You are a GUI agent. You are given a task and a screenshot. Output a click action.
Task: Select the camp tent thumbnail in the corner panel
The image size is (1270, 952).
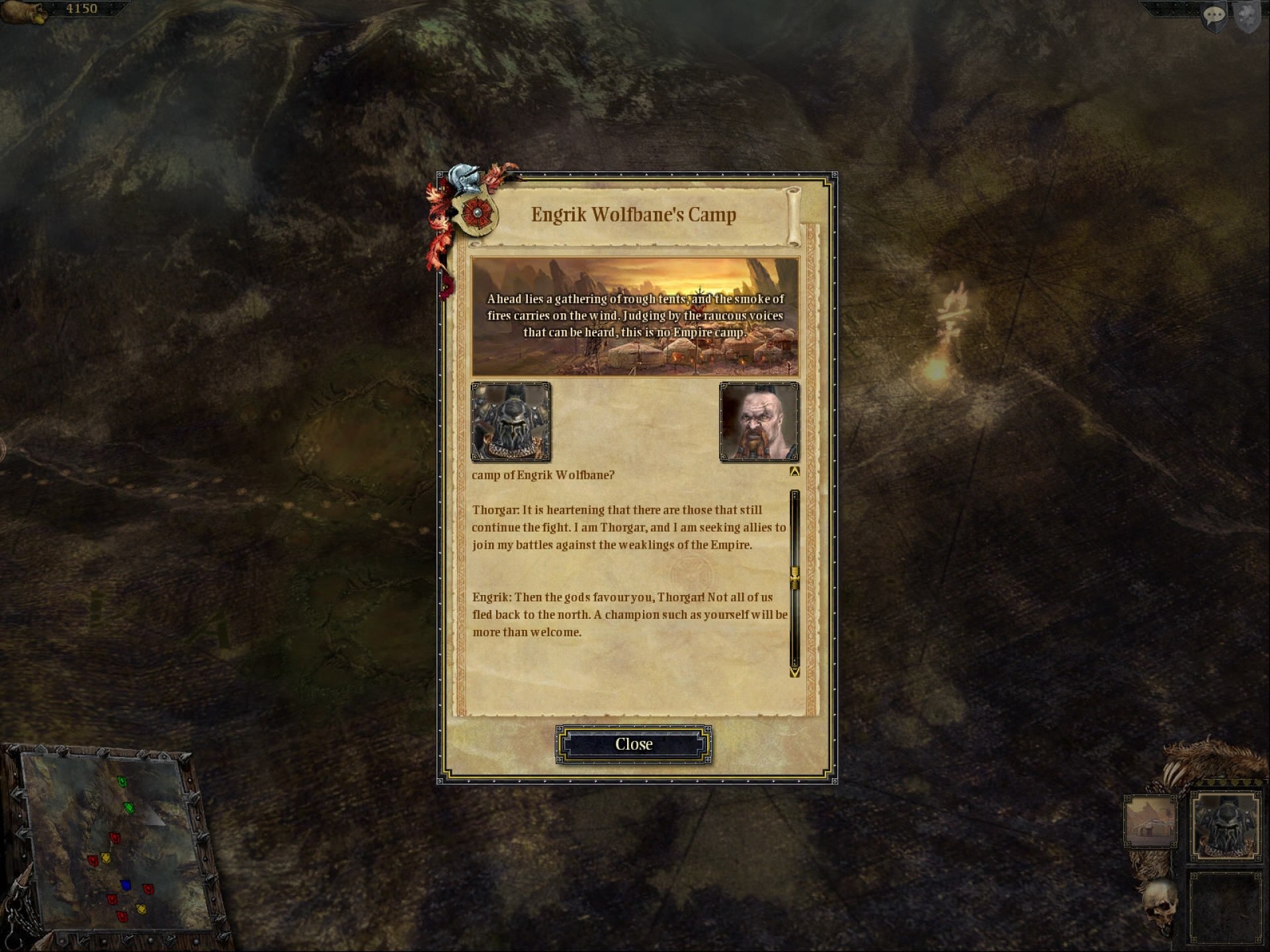(x=1150, y=822)
